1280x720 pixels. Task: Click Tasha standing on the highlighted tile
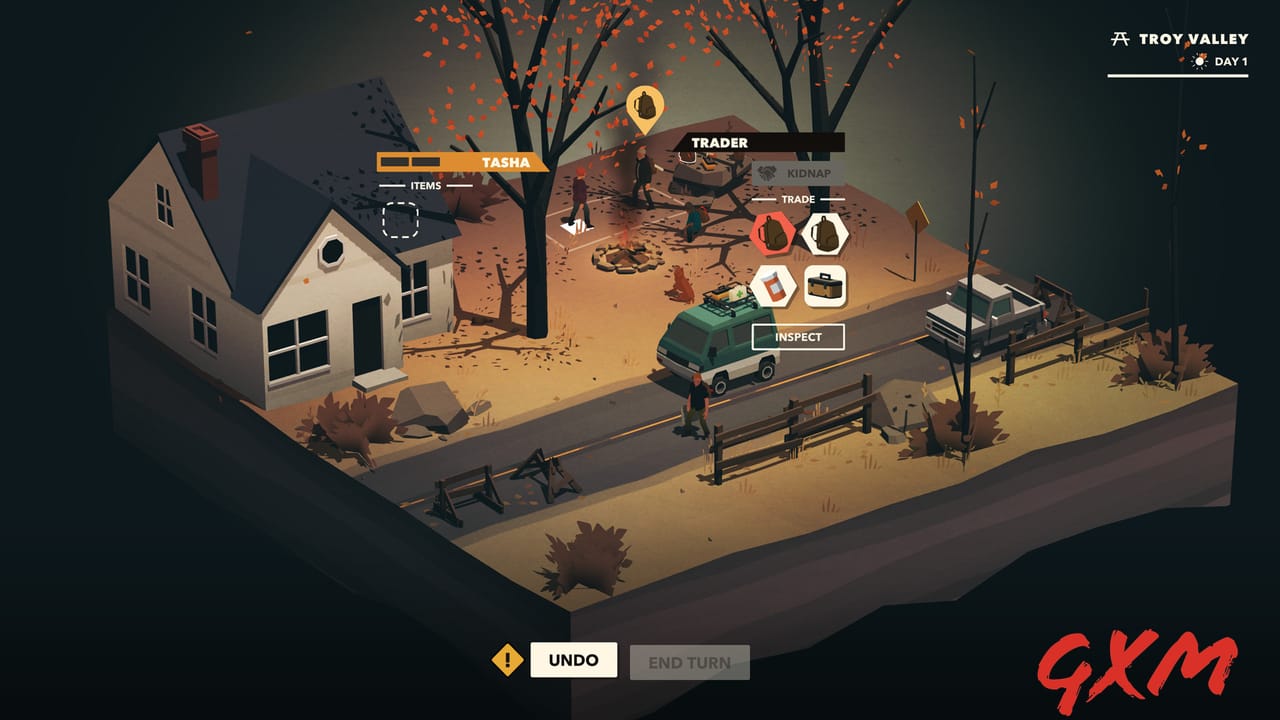click(580, 198)
